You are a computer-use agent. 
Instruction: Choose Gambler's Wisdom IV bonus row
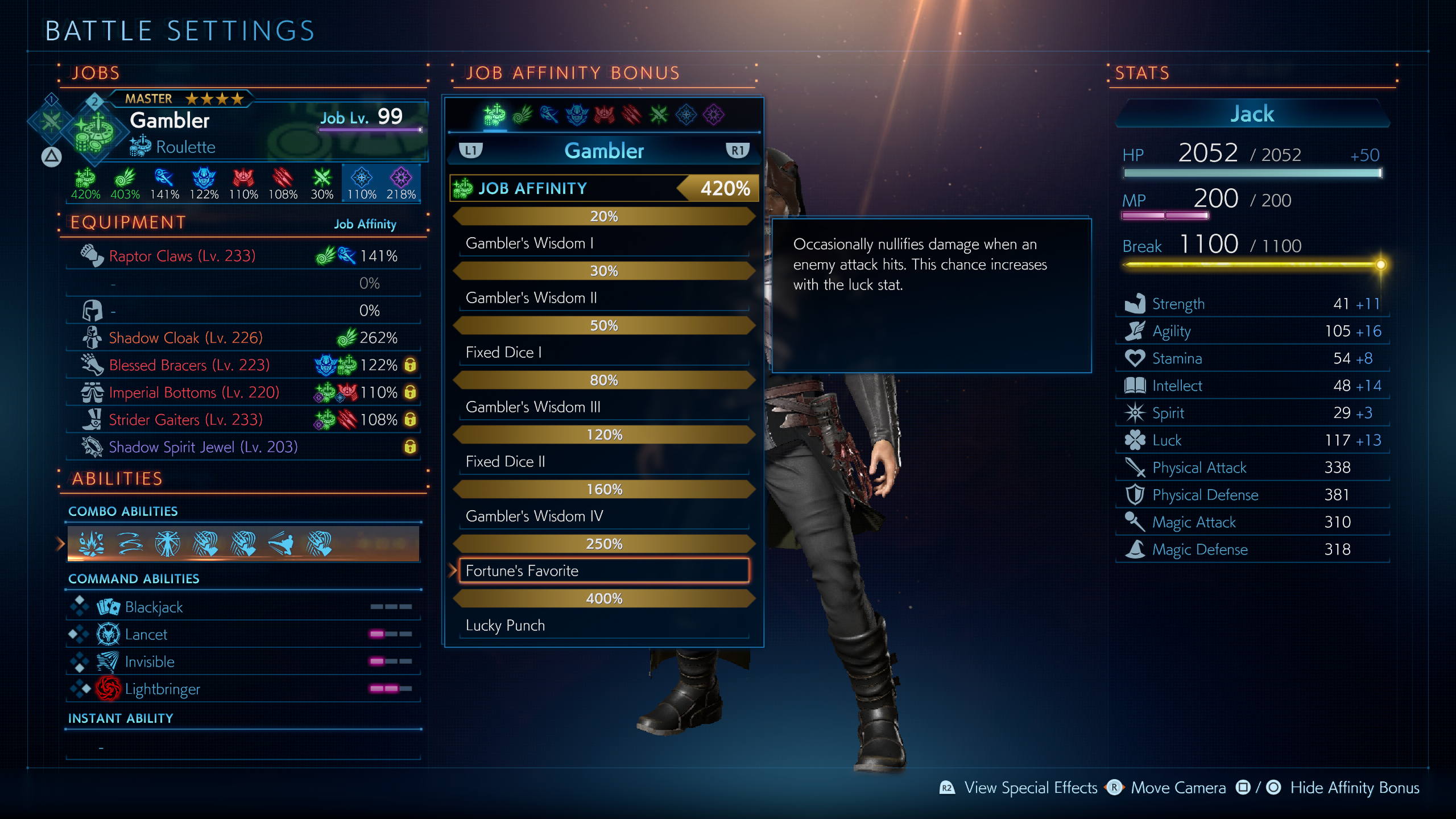(604, 516)
